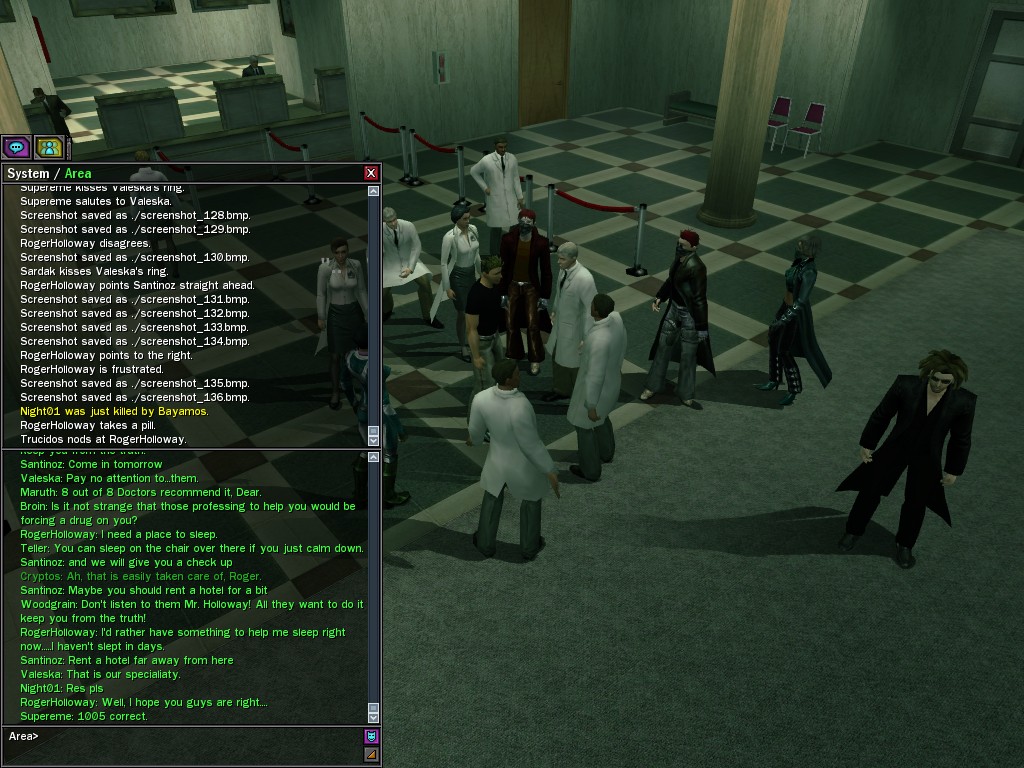Open the yellow team members icon

pos(48,147)
